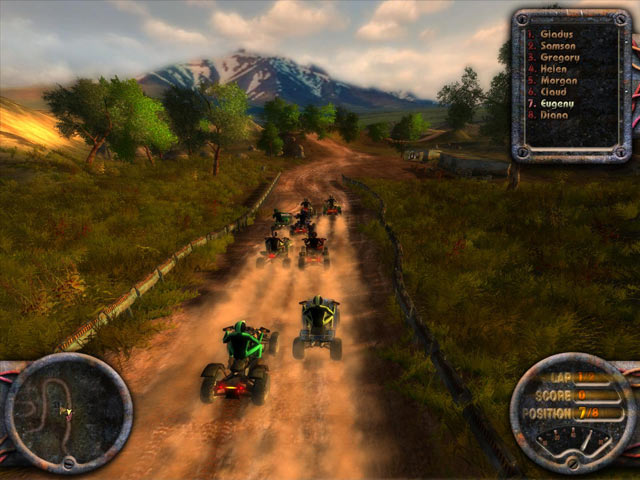Click the circular track minimap
The width and height of the screenshot is (640, 480).
tap(69, 412)
